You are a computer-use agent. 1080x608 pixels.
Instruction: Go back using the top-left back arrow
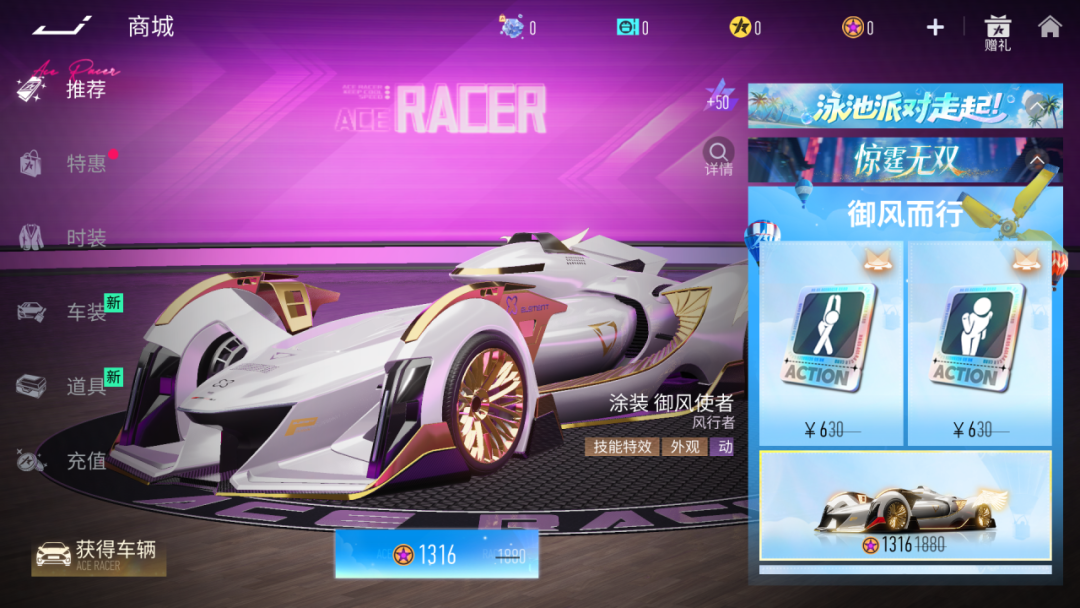pyautogui.click(x=62, y=25)
